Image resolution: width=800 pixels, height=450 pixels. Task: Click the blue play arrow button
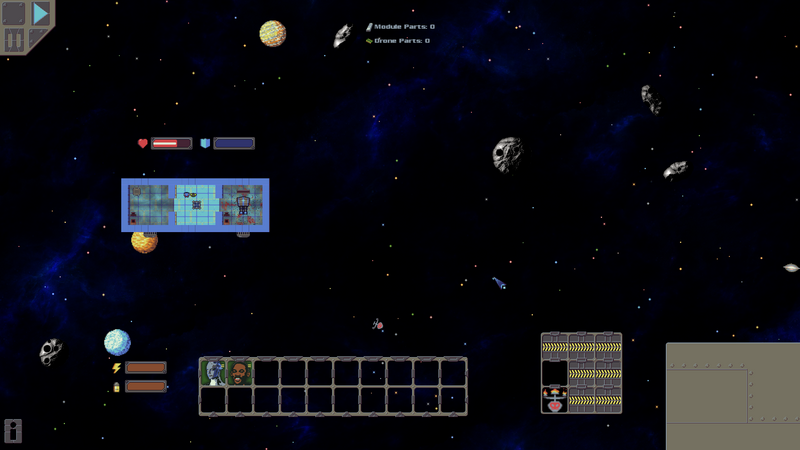click(x=40, y=14)
